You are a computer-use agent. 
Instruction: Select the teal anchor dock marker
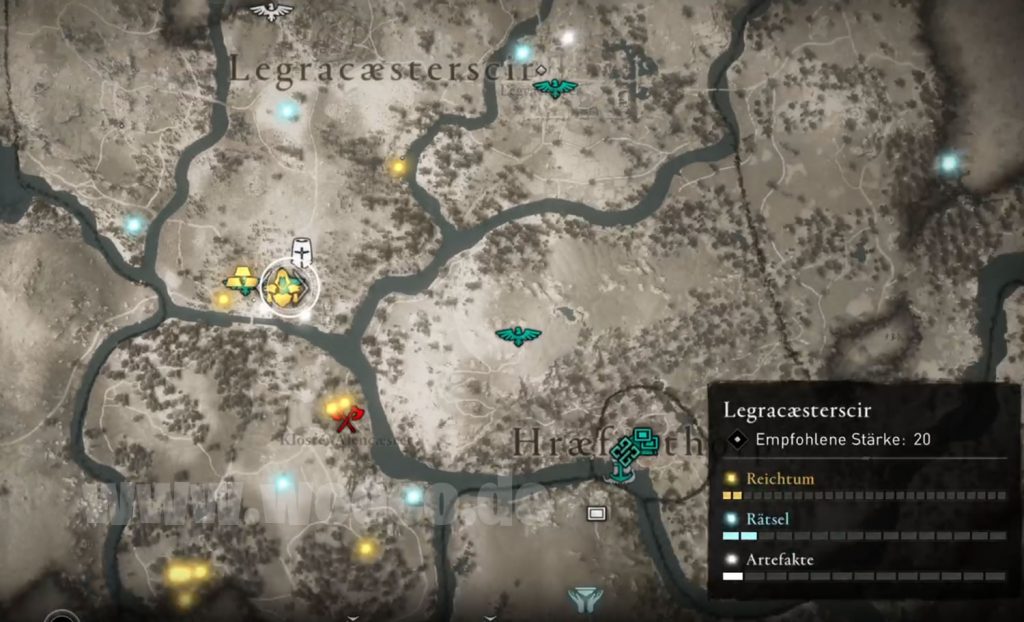click(621, 471)
